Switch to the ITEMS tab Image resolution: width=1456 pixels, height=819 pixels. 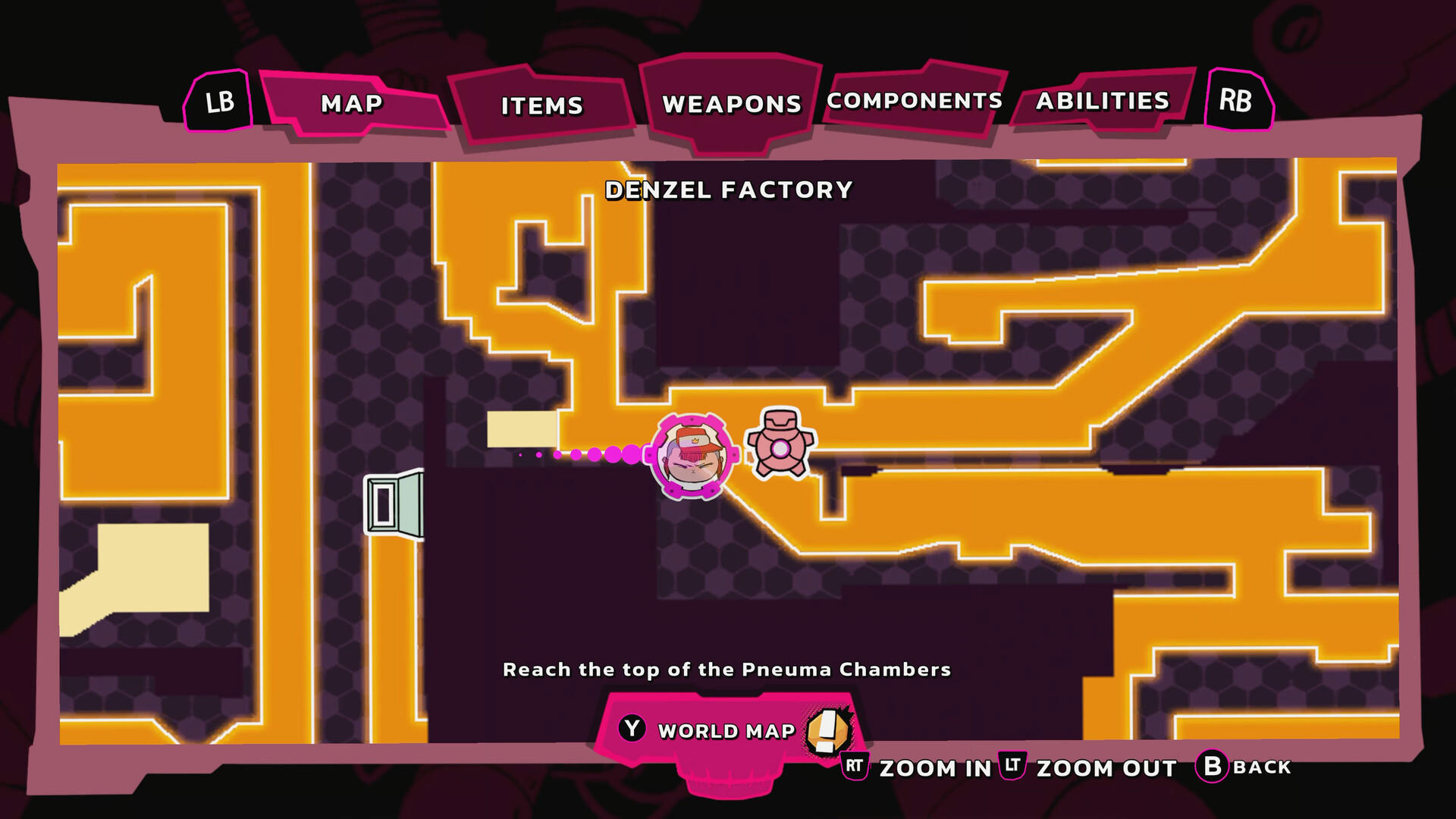pos(541,105)
